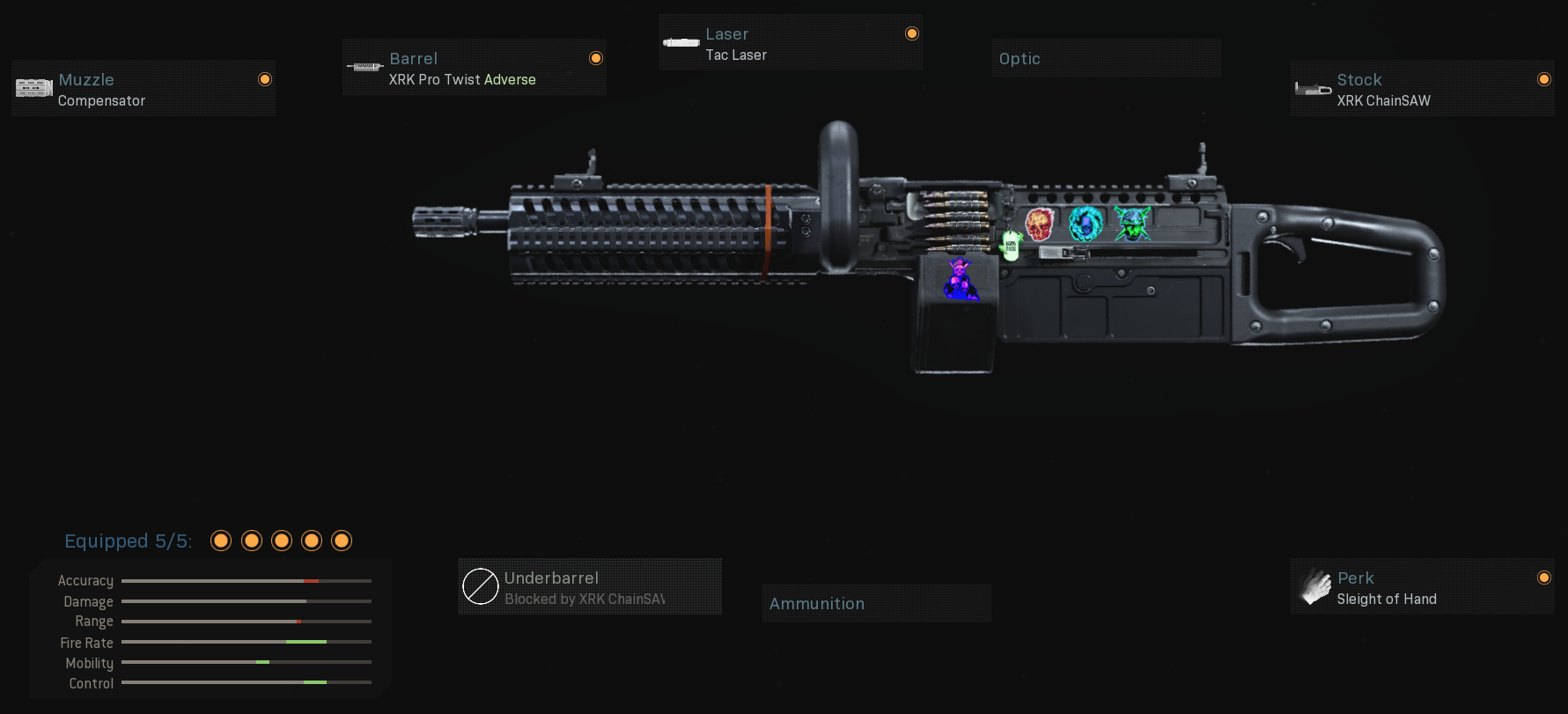Viewport: 1568px width, 714px height.
Task: Open the Muzzle Compensator attachment slot
Action: [x=144, y=89]
